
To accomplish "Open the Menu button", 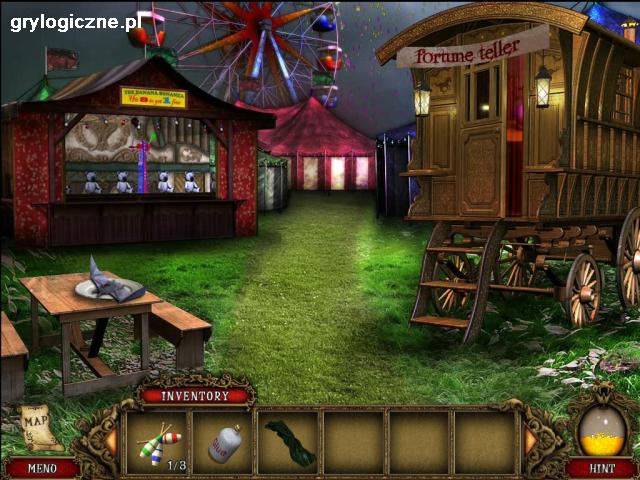I will coord(41,467).
